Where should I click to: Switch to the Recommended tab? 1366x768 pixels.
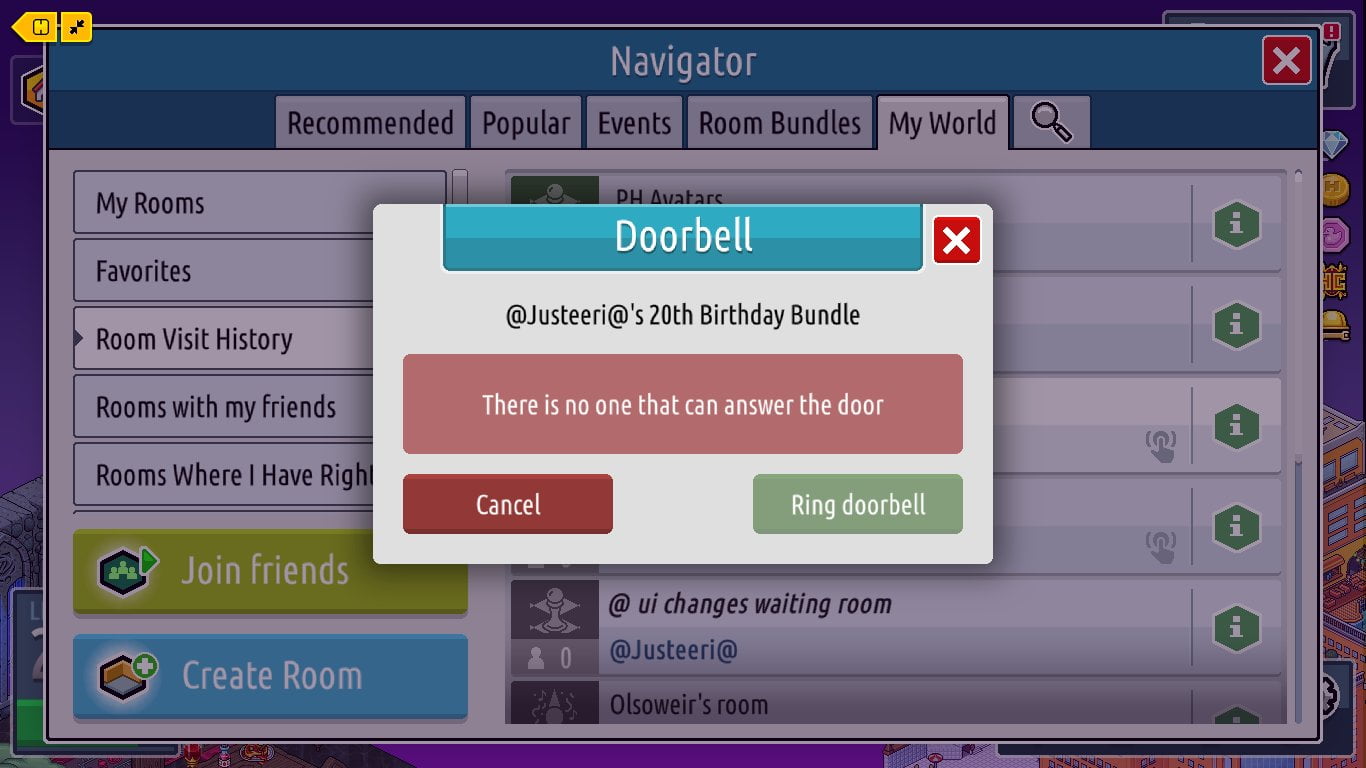[370, 123]
